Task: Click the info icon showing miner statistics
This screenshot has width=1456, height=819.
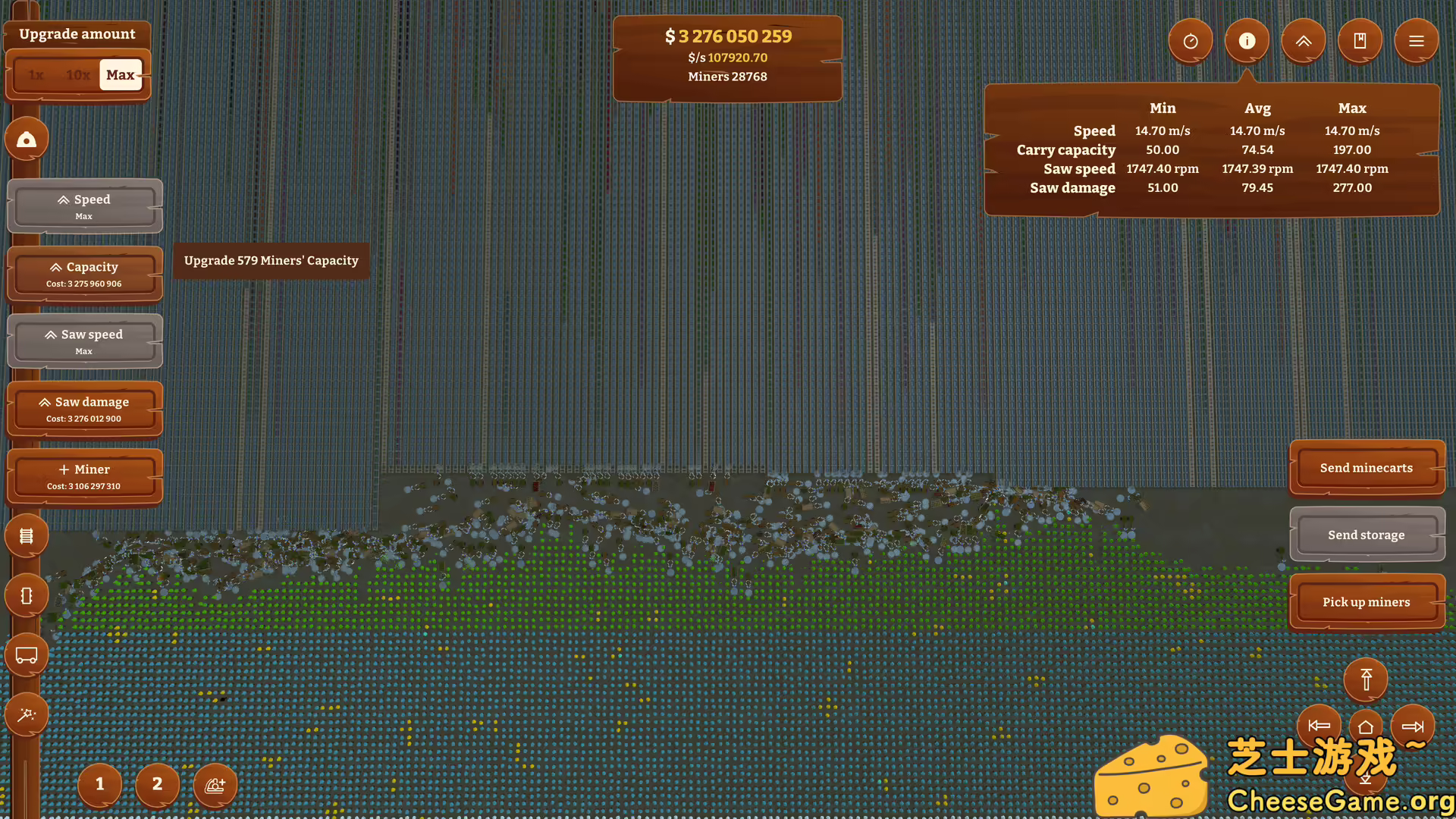Action: pyautogui.click(x=1247, y=41)
